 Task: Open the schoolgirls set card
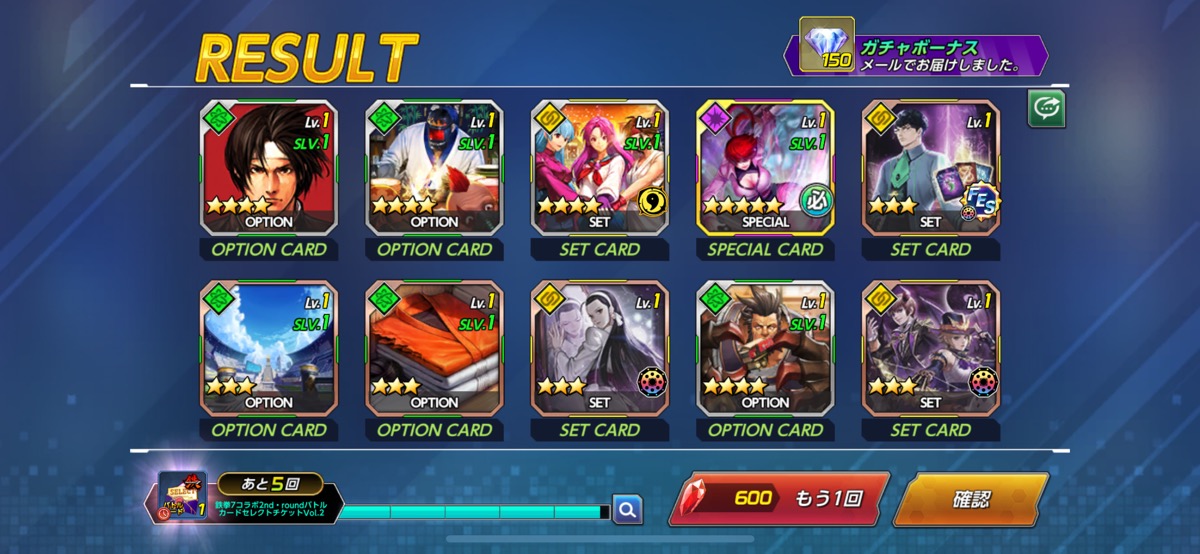tap(599, 168)
